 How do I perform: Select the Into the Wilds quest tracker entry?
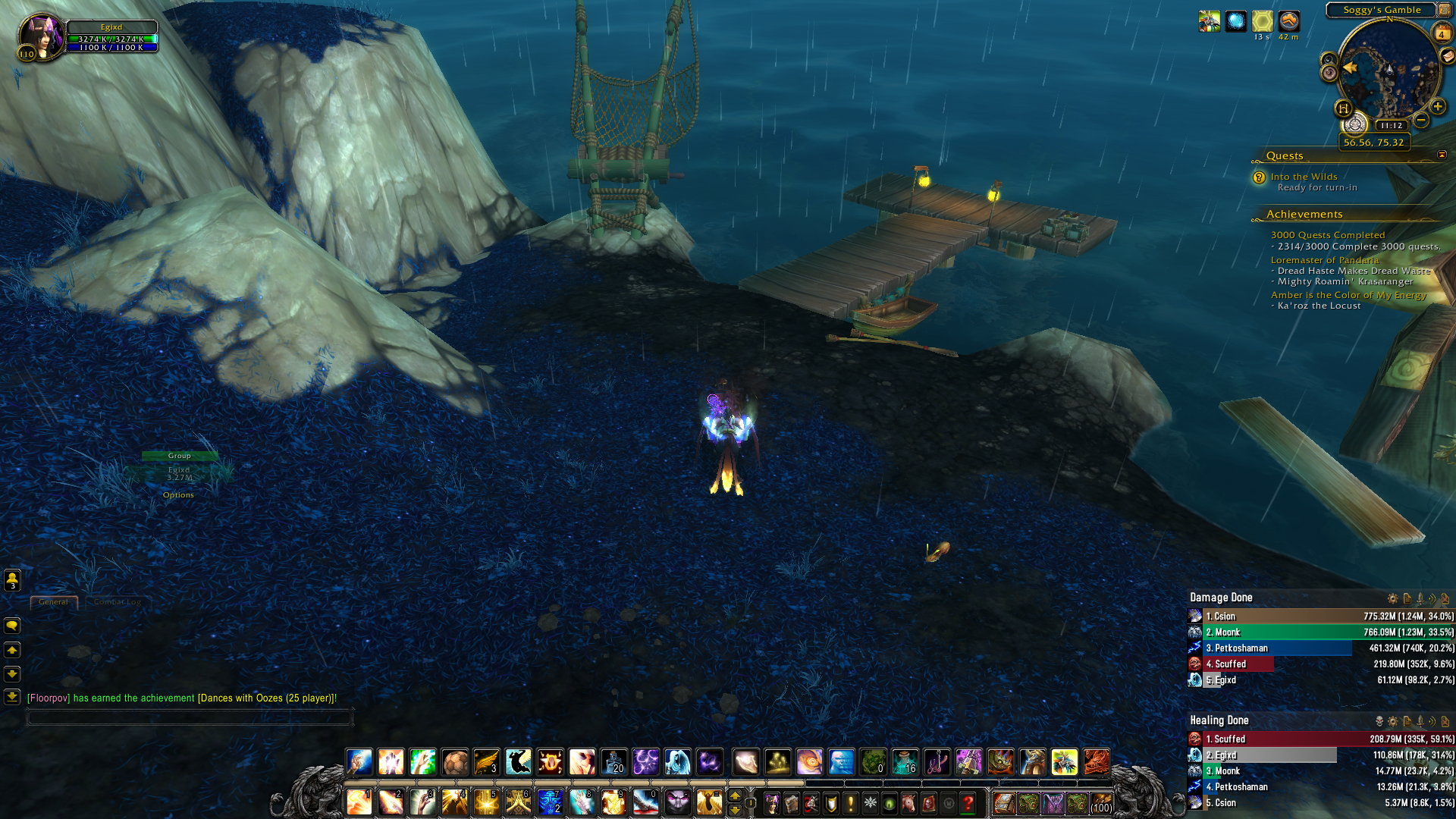[1304, 177]
